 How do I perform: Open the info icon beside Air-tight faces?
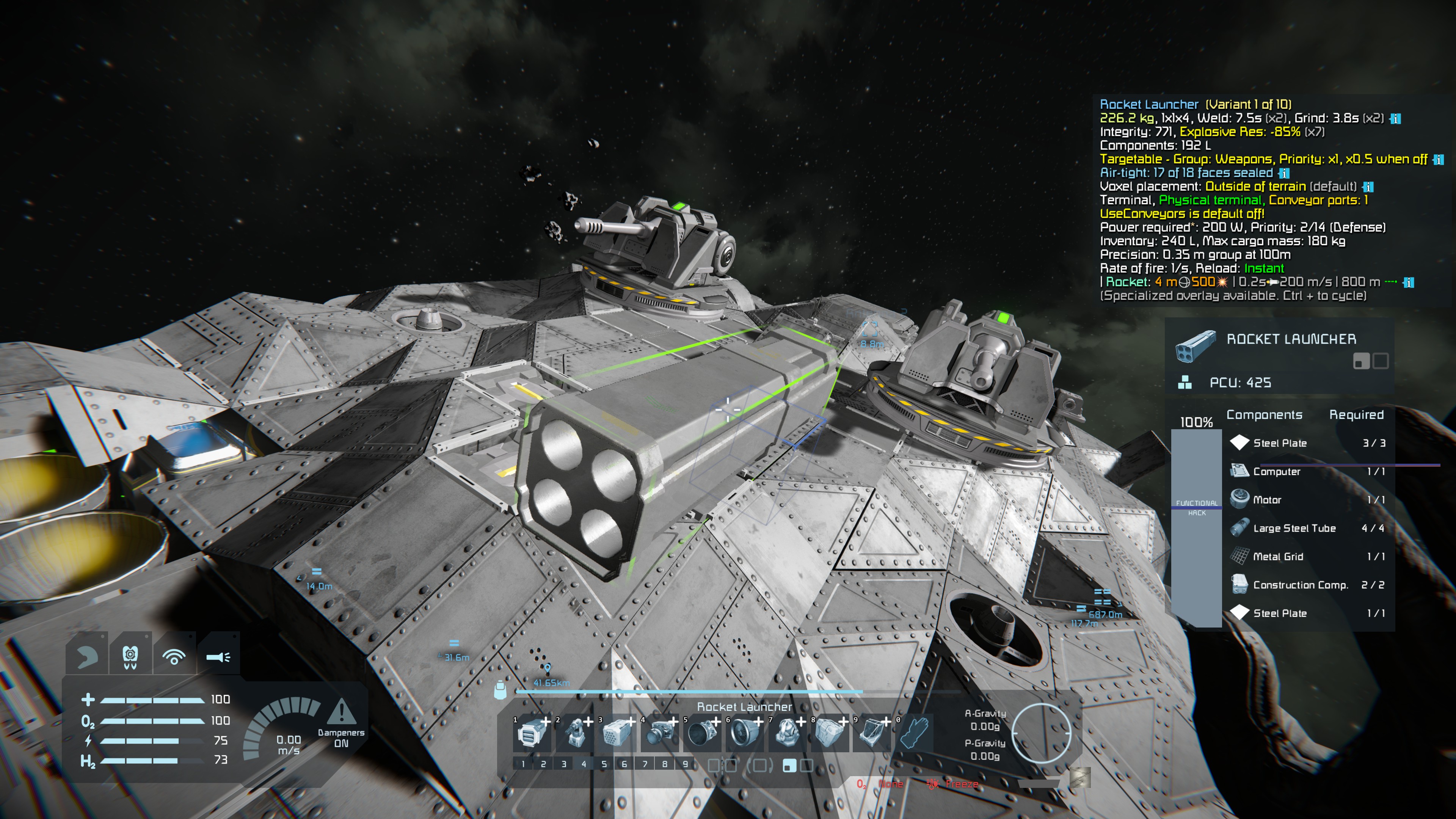pyautogui.click(x=1284, y=173)
